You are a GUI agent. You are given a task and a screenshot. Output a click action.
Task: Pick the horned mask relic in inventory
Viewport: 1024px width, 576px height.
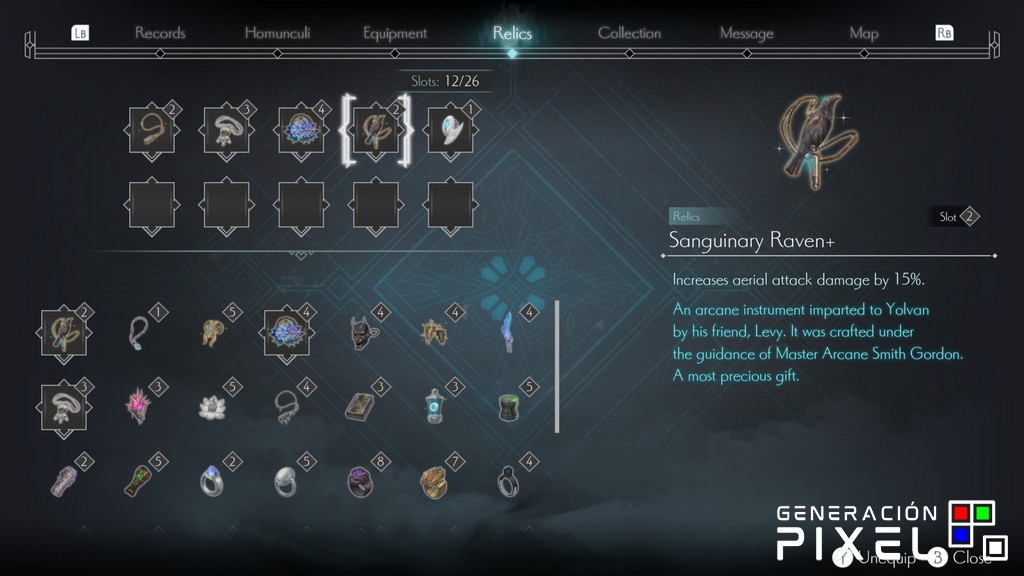pos(360,332)
